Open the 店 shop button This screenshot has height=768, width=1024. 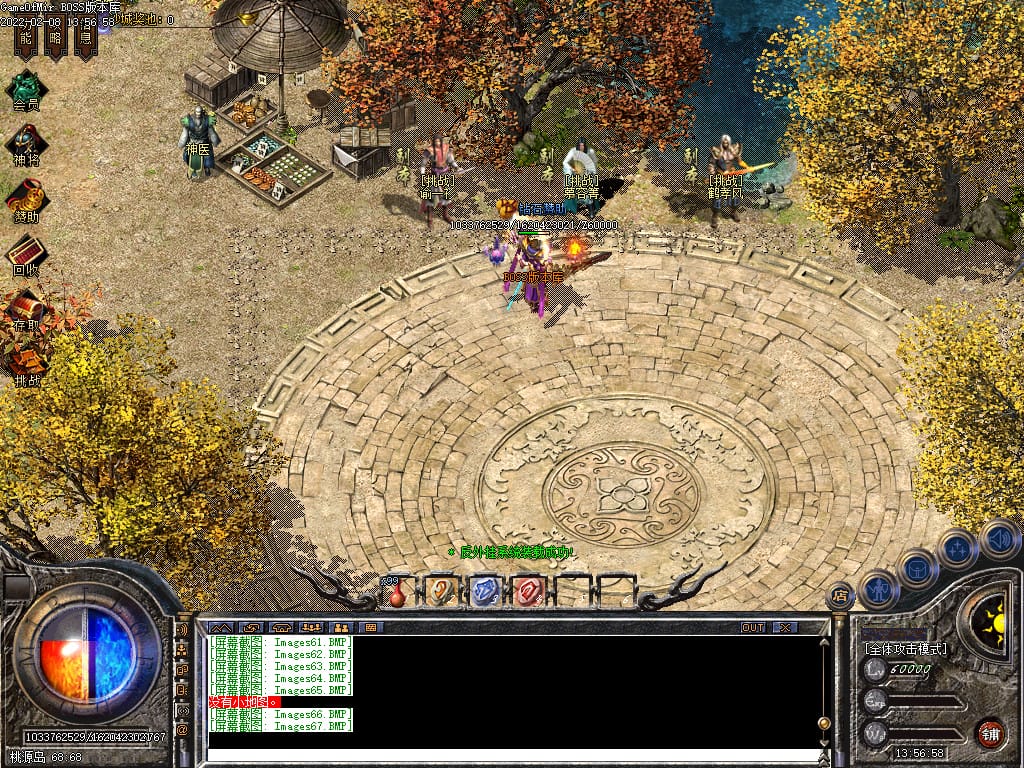(x=840, y=596)
